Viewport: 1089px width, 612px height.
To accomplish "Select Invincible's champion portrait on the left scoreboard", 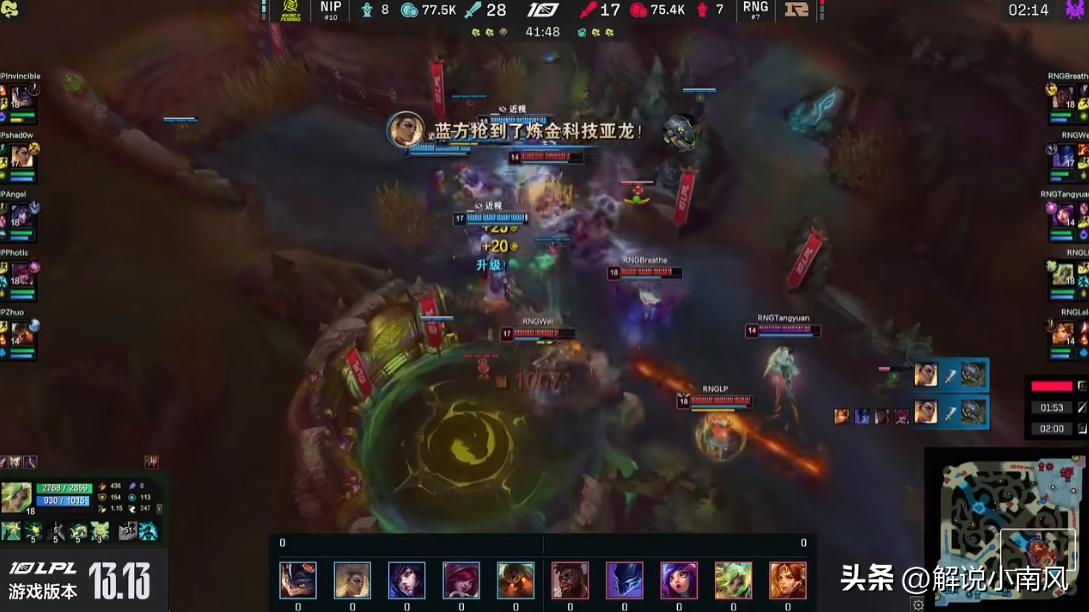I will [x=21, y=98].
